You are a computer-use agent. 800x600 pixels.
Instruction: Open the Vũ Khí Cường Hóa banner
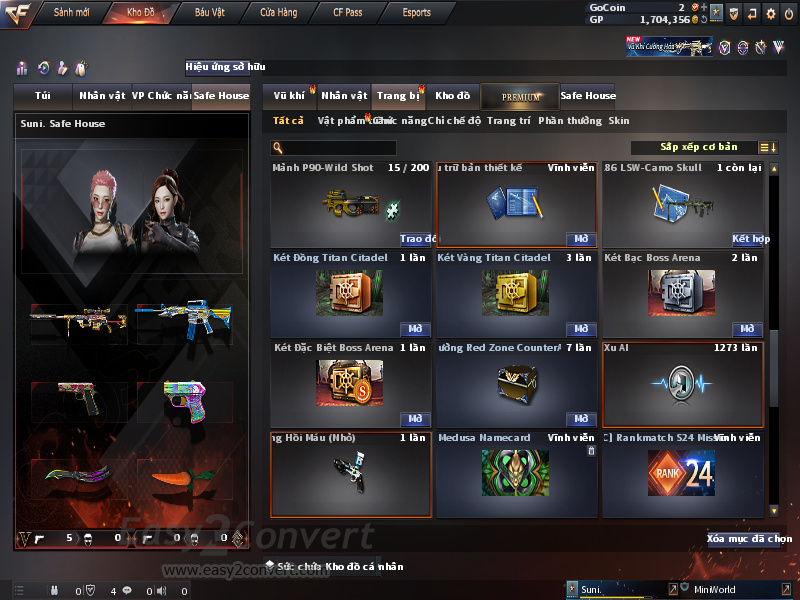click(x=669, y=46)
